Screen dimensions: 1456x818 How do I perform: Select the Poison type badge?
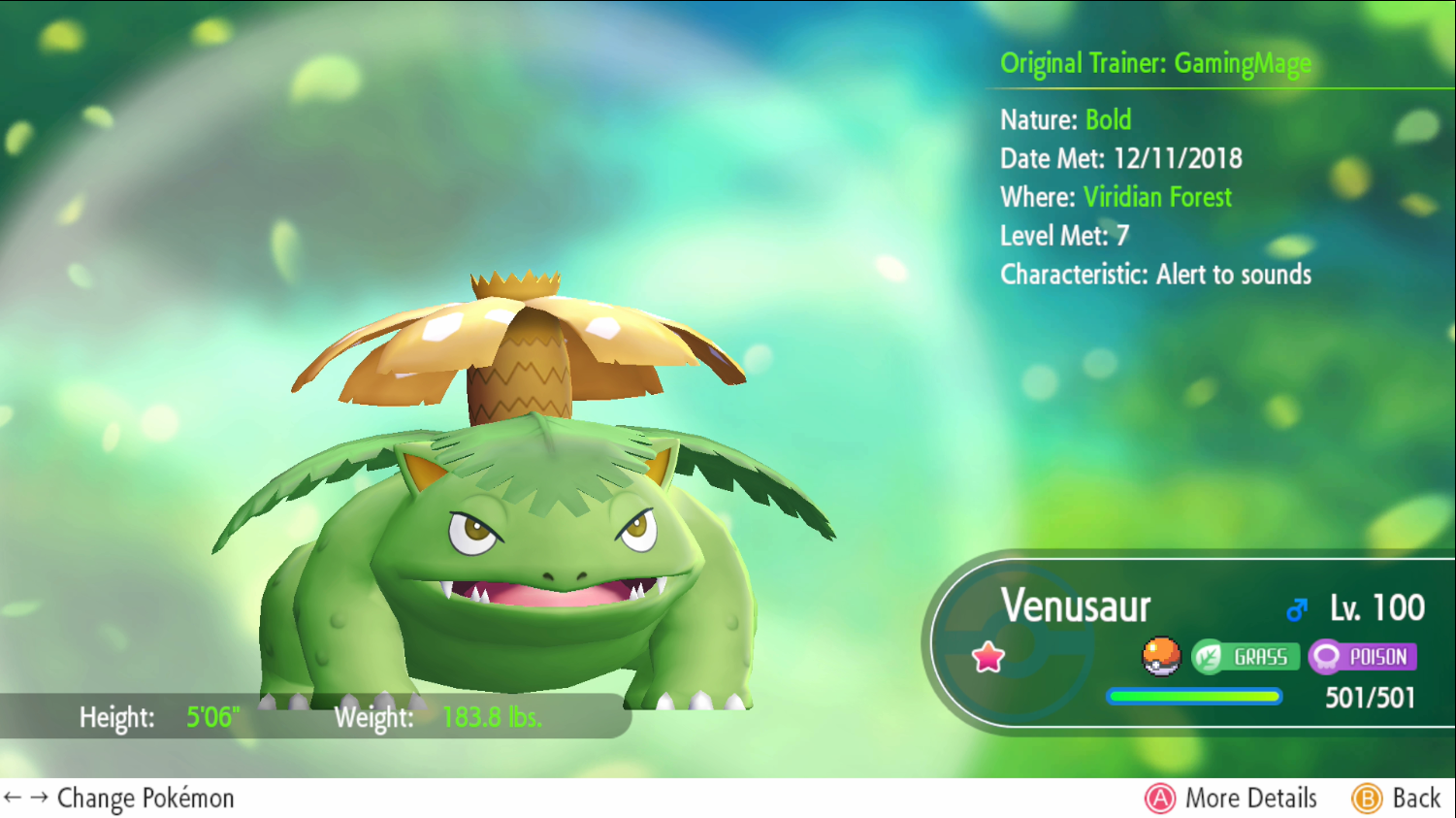point(1362,657)
